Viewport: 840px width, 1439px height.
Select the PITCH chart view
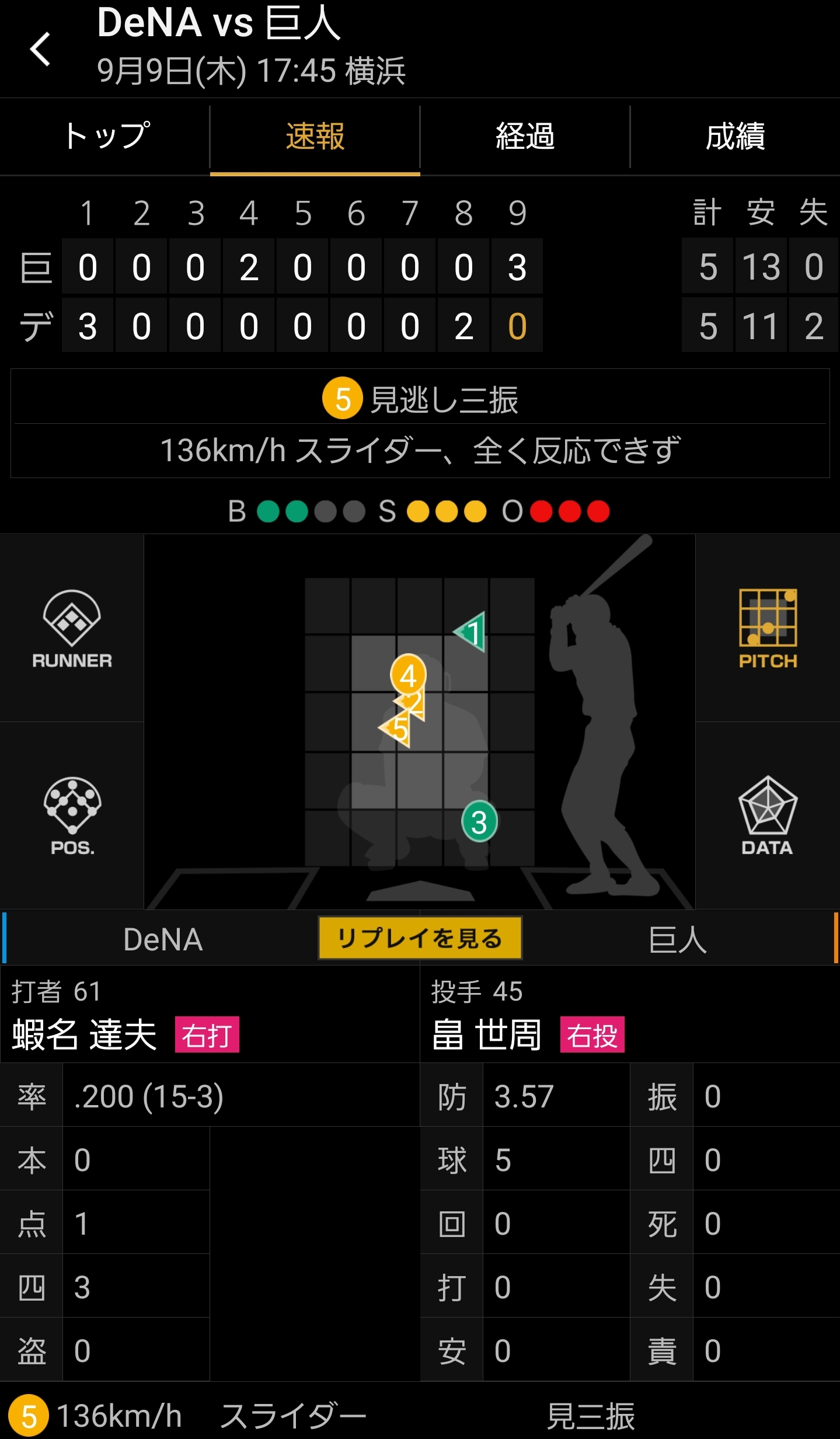768,629
